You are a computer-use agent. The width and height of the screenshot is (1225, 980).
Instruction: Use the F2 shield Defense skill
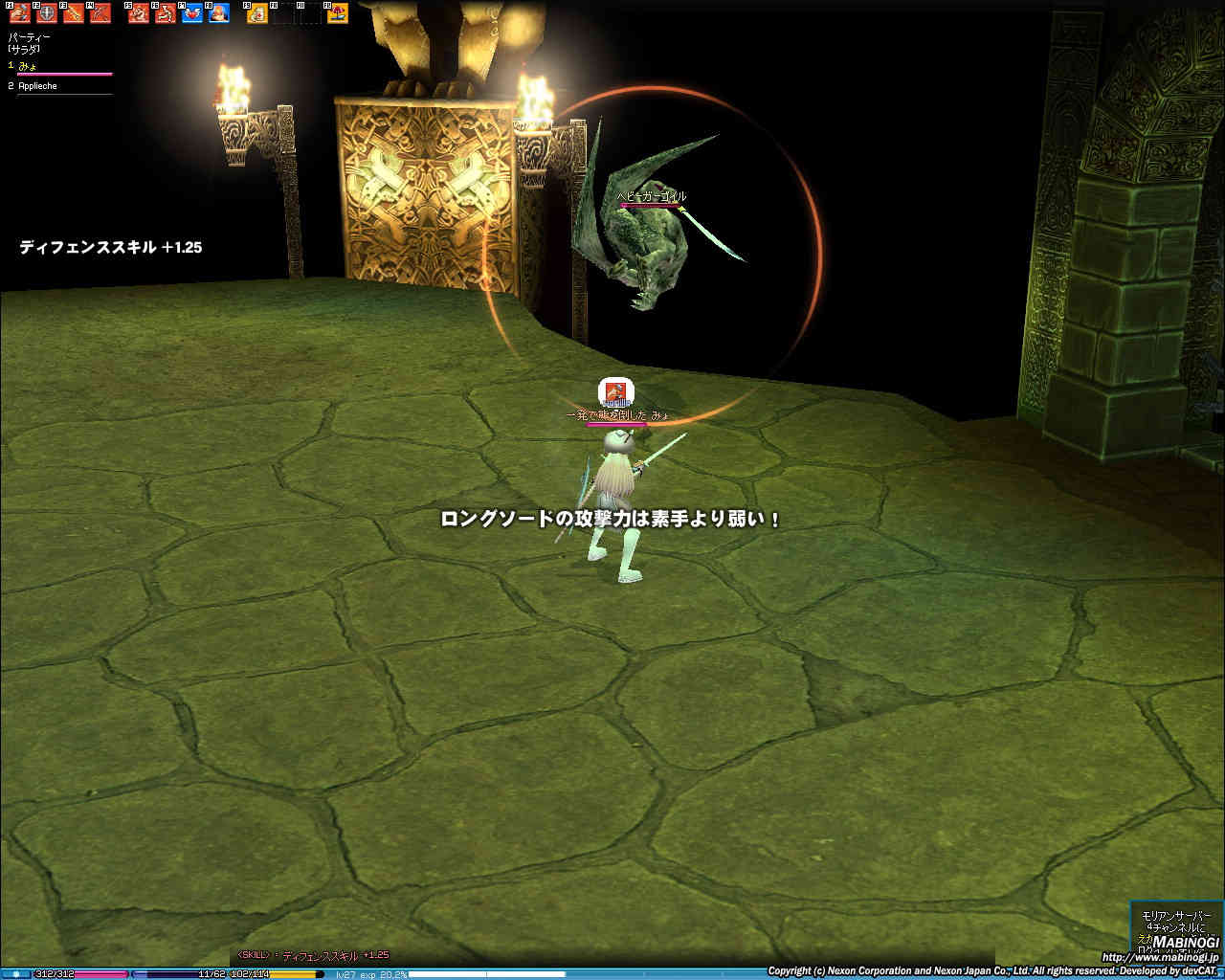point(46,13)
